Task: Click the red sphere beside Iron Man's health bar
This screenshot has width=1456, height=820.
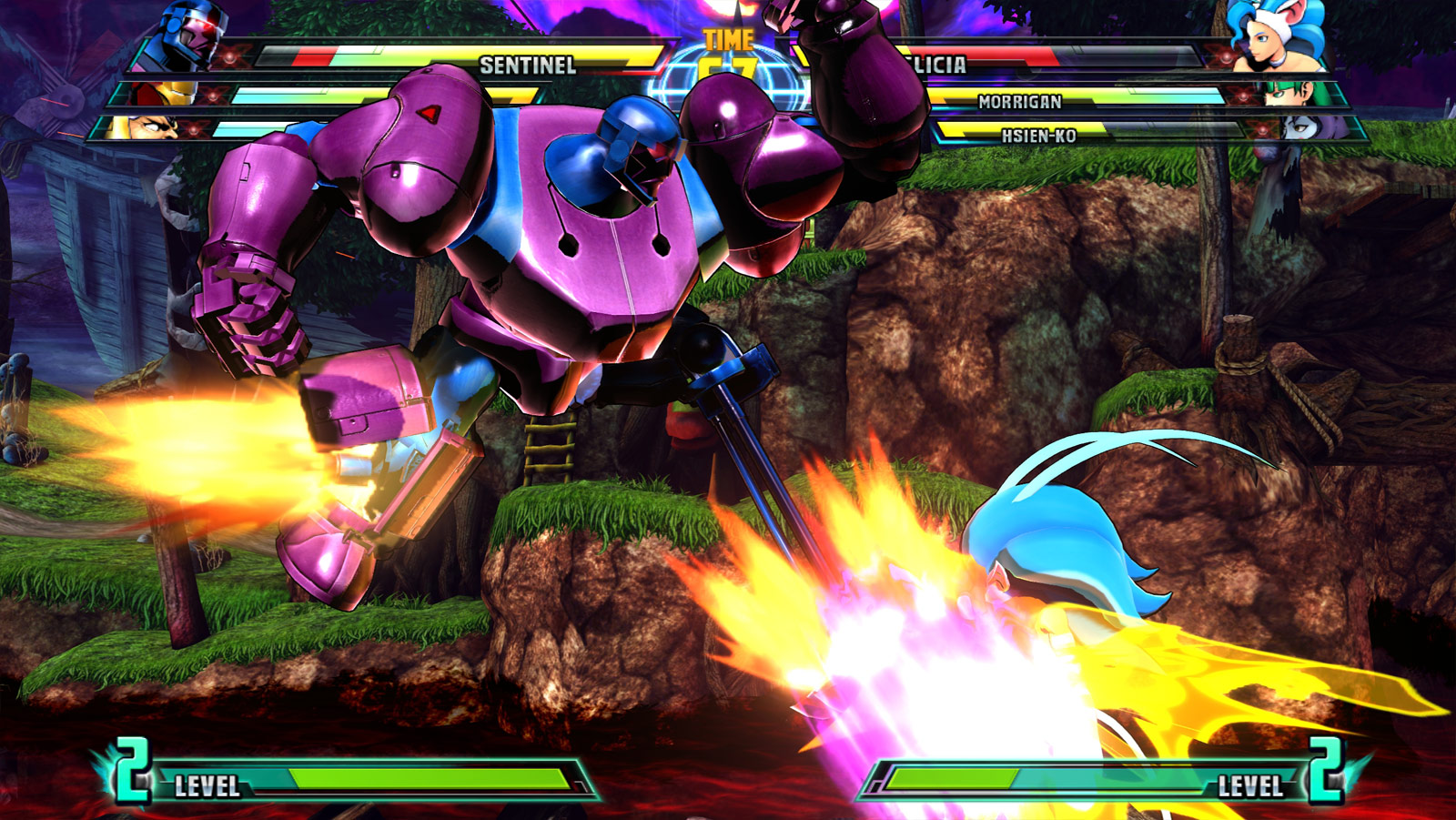Action: (213, 96)
